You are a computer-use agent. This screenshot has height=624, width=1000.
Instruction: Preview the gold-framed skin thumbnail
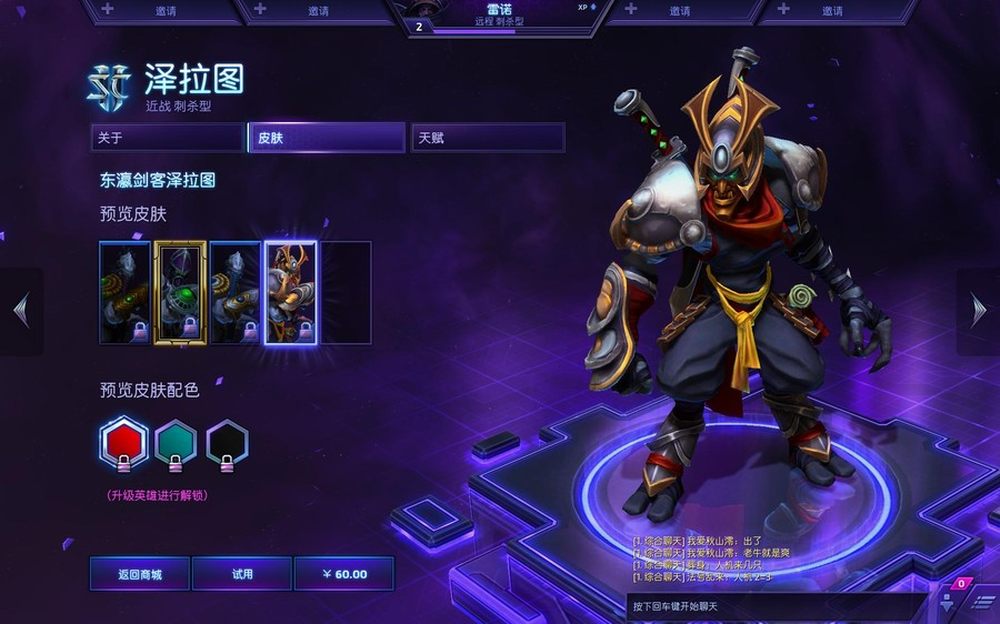[x=180, y=292]
